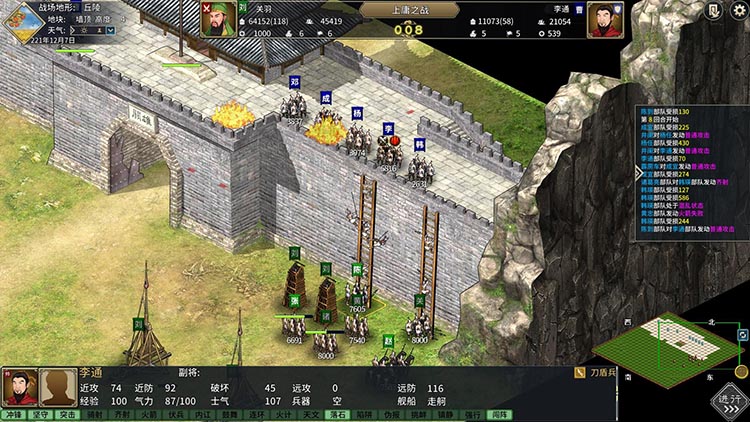Viewport: 750px width, 422px height.
Task: Select the 冲锋 charge tactic
Action: 13,414
